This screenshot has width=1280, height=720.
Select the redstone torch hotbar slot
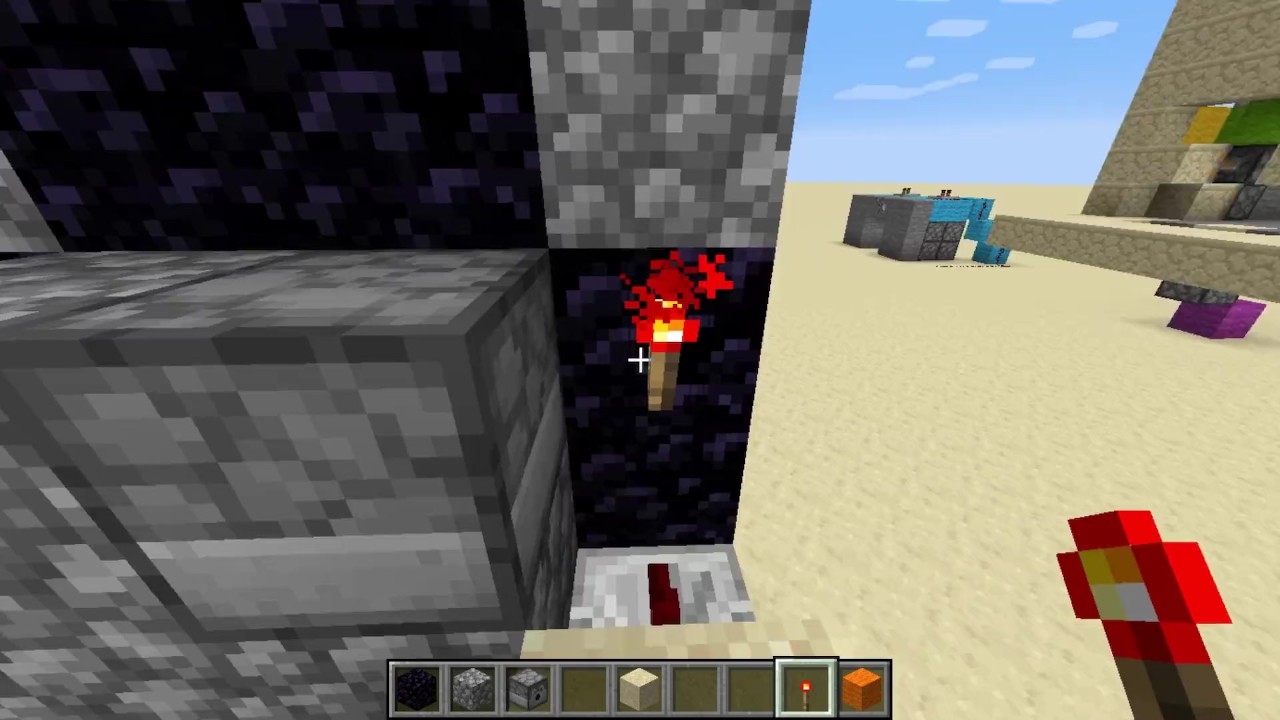pos(806,689)
